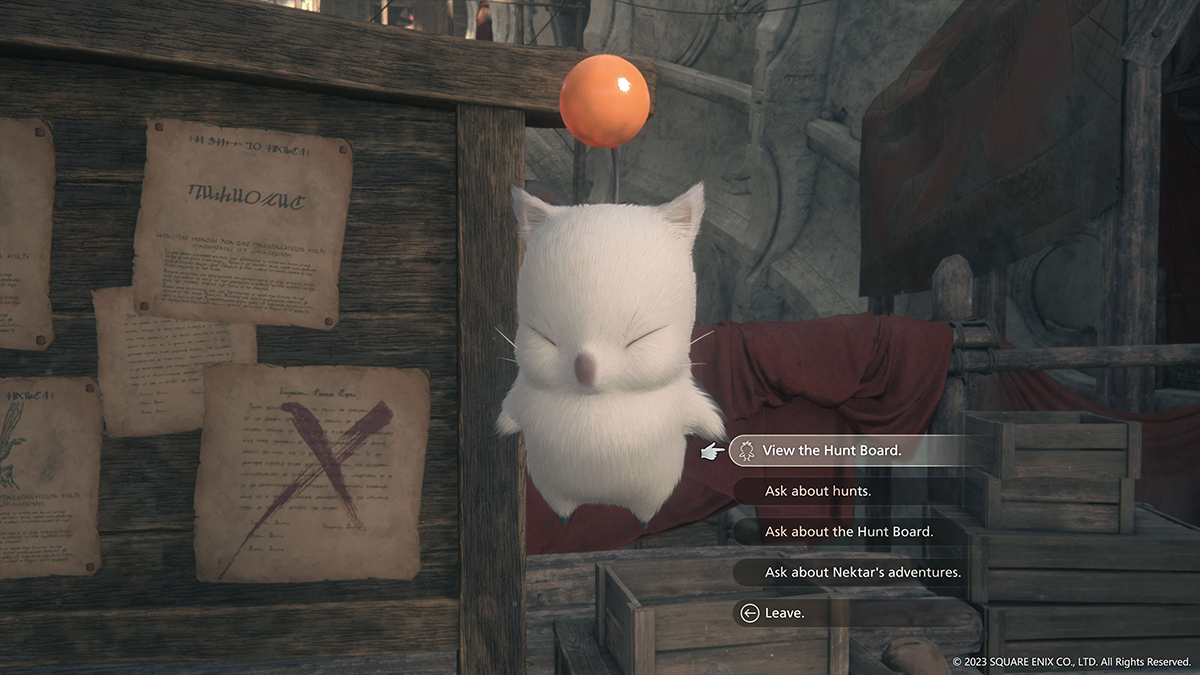Select the View the Hunt Board option
The height and width of the screenshot is (675, 1200).
point(831,451)
